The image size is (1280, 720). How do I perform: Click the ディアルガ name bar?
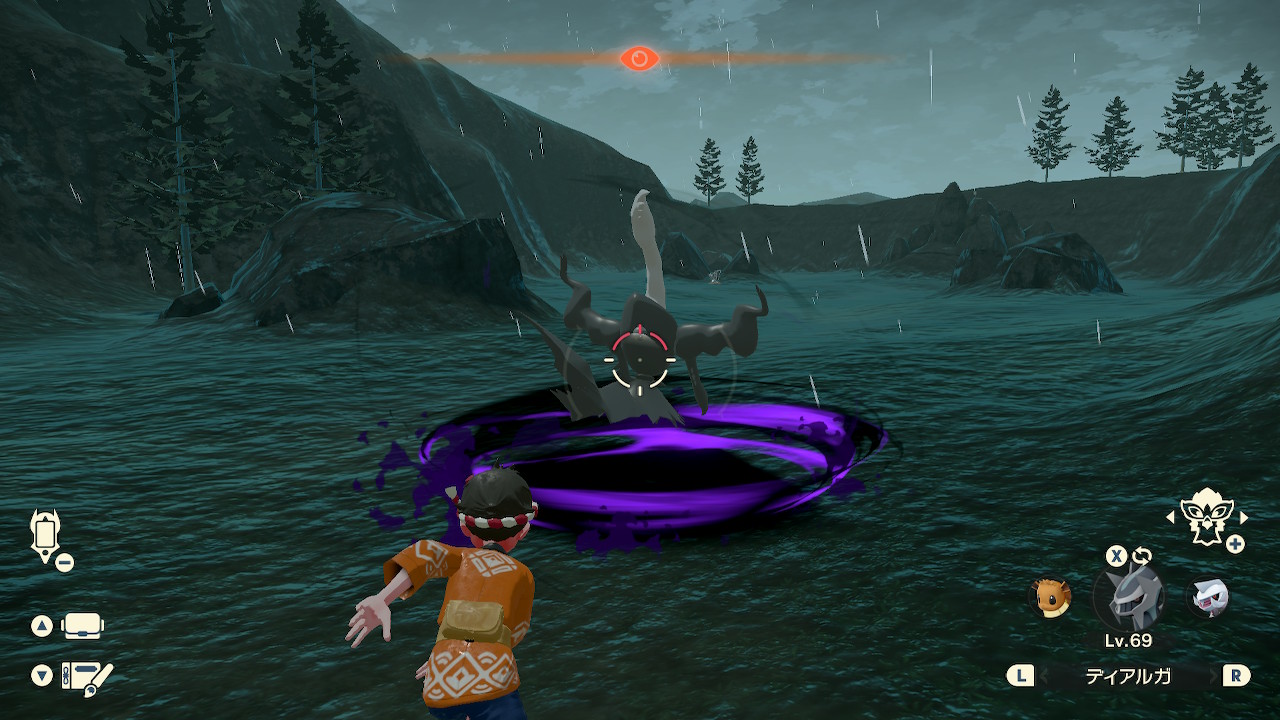click(x=1129, y=676)
